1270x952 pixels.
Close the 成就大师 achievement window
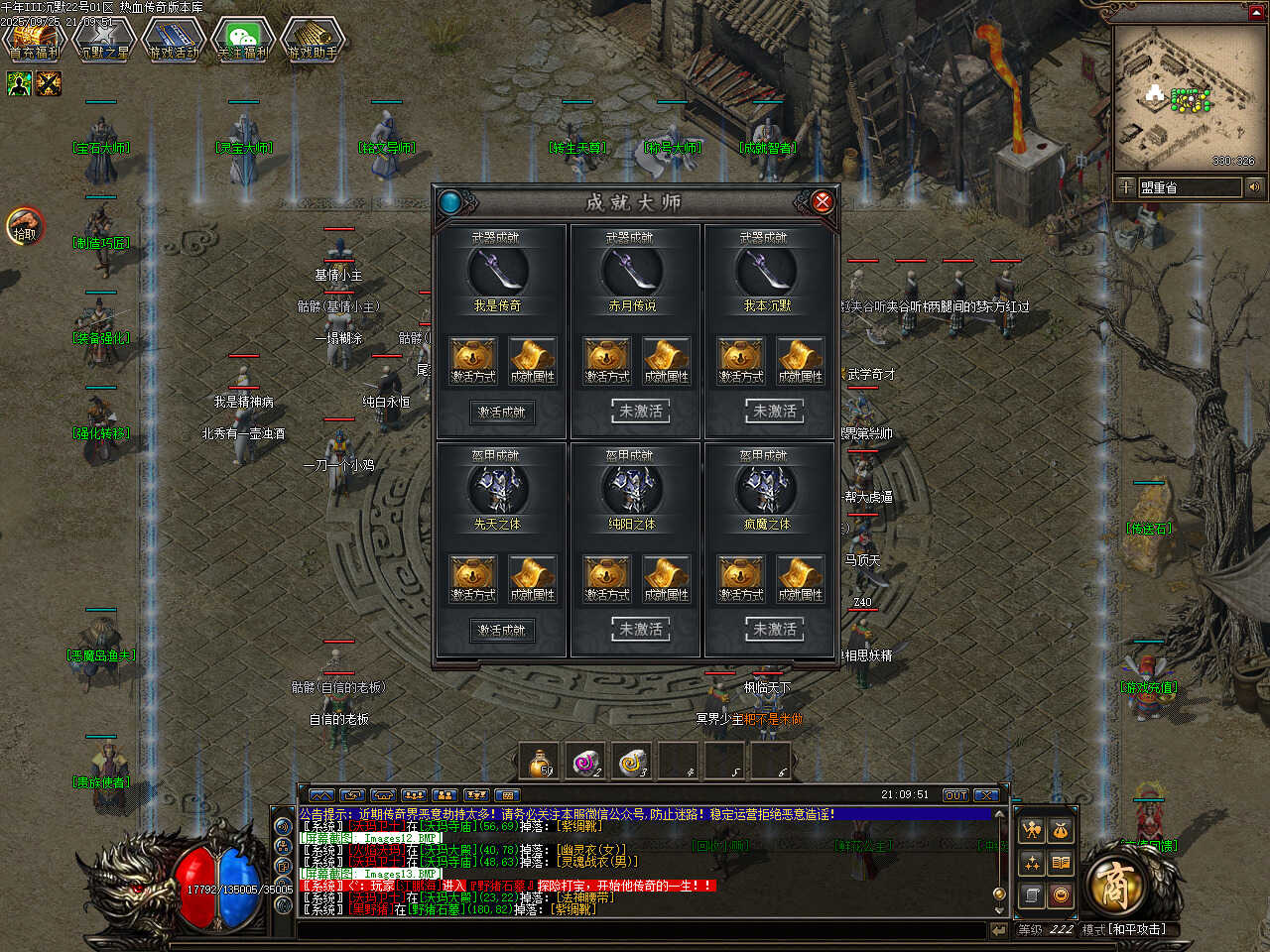click(822, 202)
